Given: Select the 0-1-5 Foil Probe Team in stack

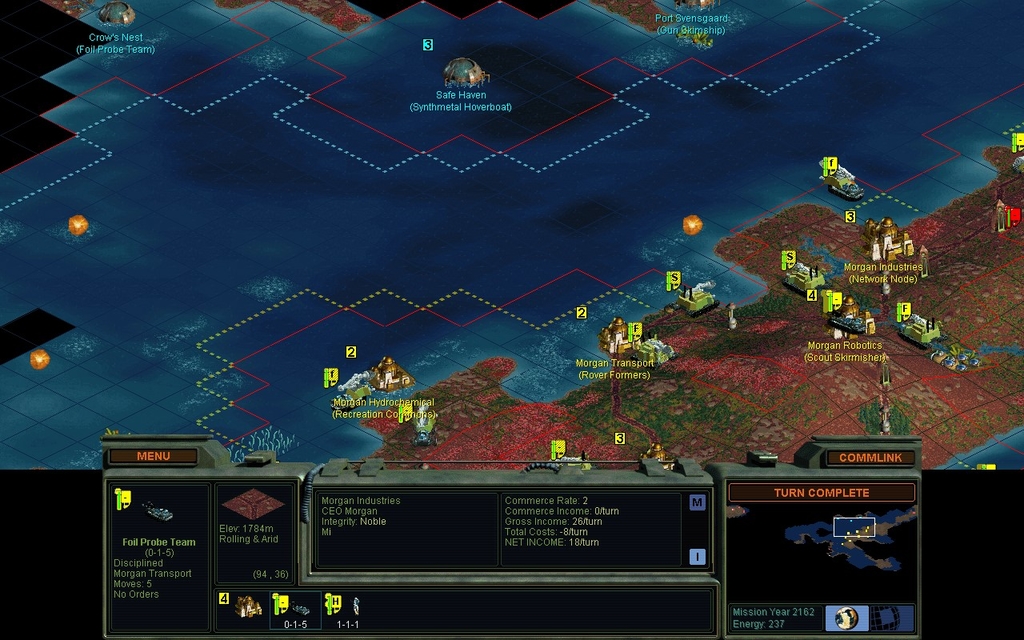Looking at the screenshot, I should [297, 609].
